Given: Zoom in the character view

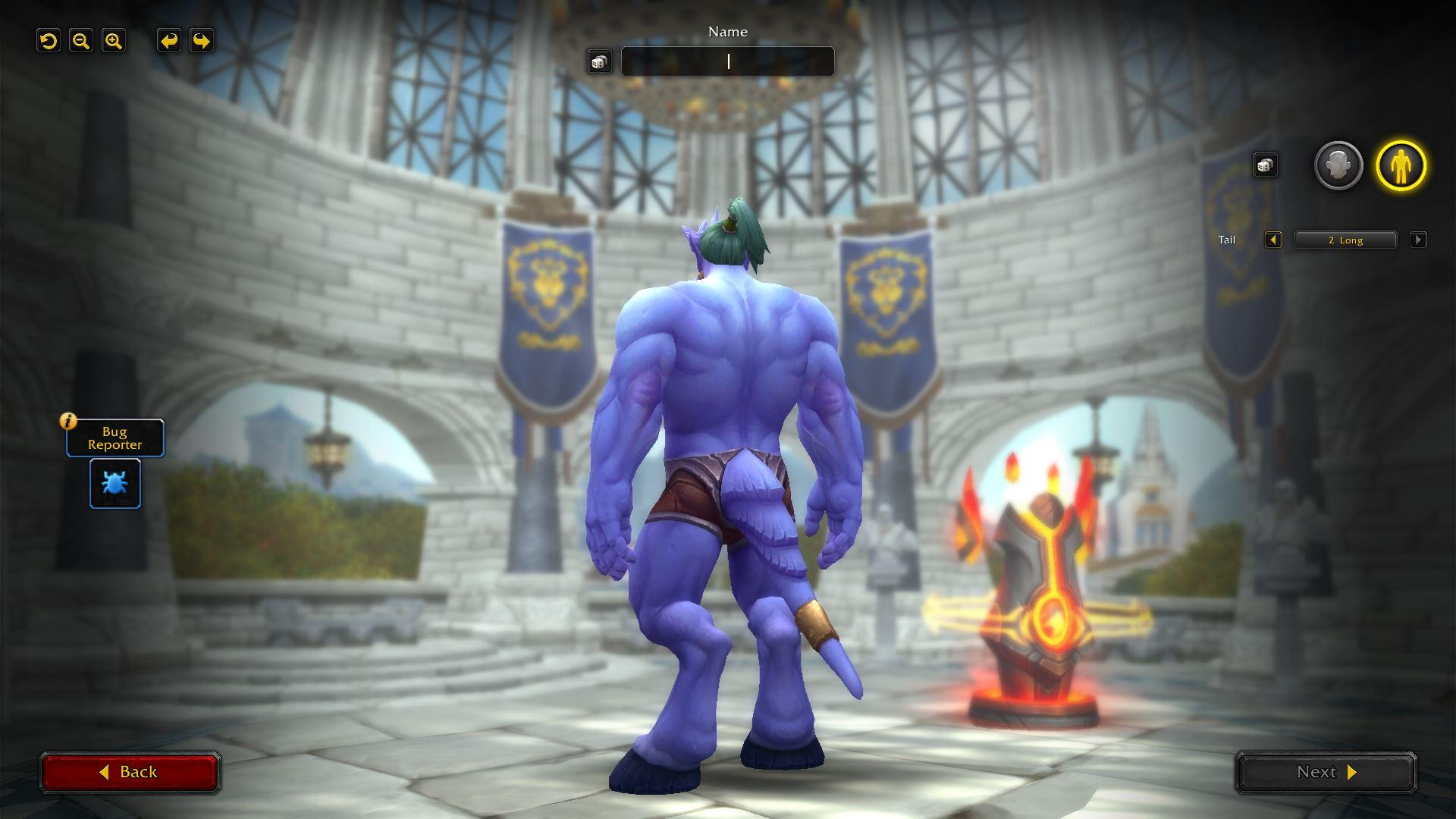Looking at the screenshot, I should (x=114, y=41).
